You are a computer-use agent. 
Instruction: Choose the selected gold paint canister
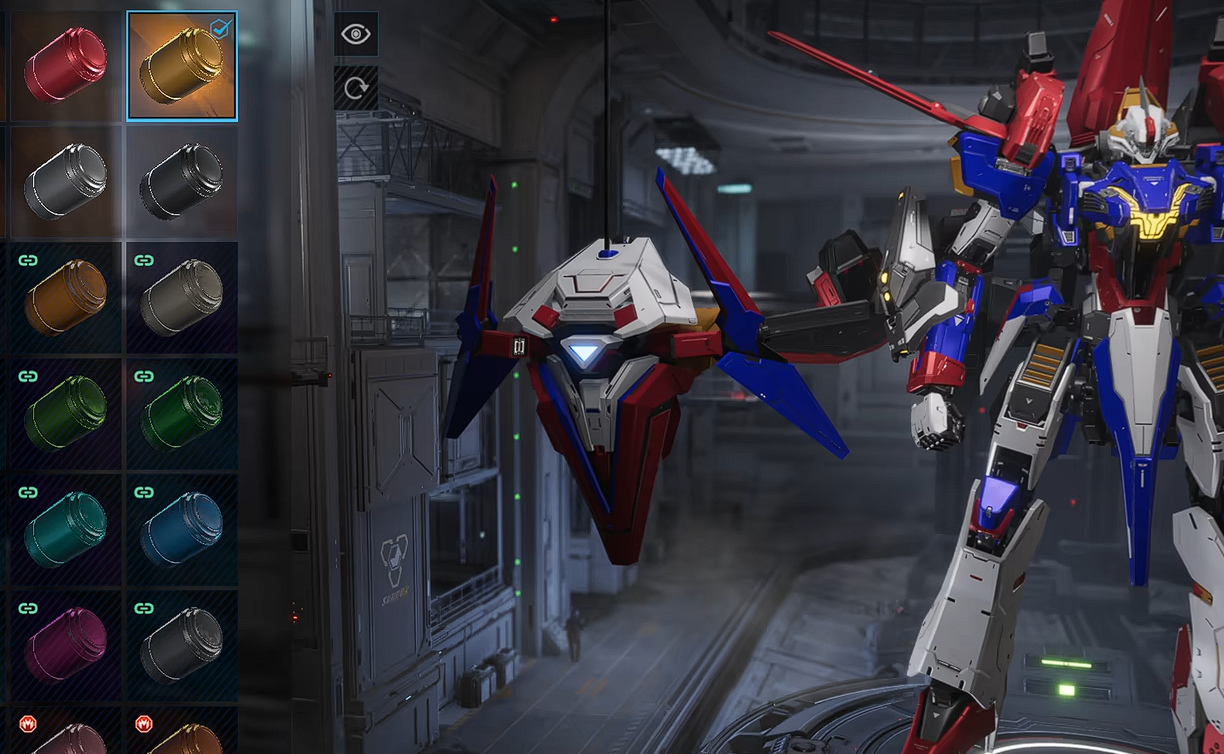point(181,66)
